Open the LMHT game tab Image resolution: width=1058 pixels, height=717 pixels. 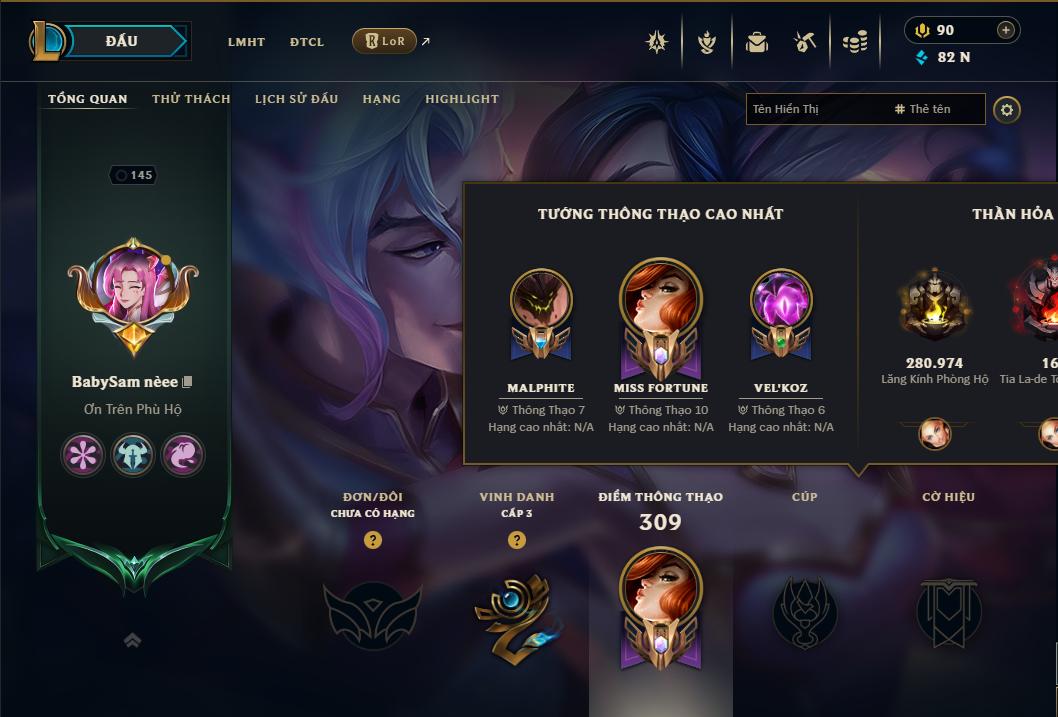click(246, 42)
